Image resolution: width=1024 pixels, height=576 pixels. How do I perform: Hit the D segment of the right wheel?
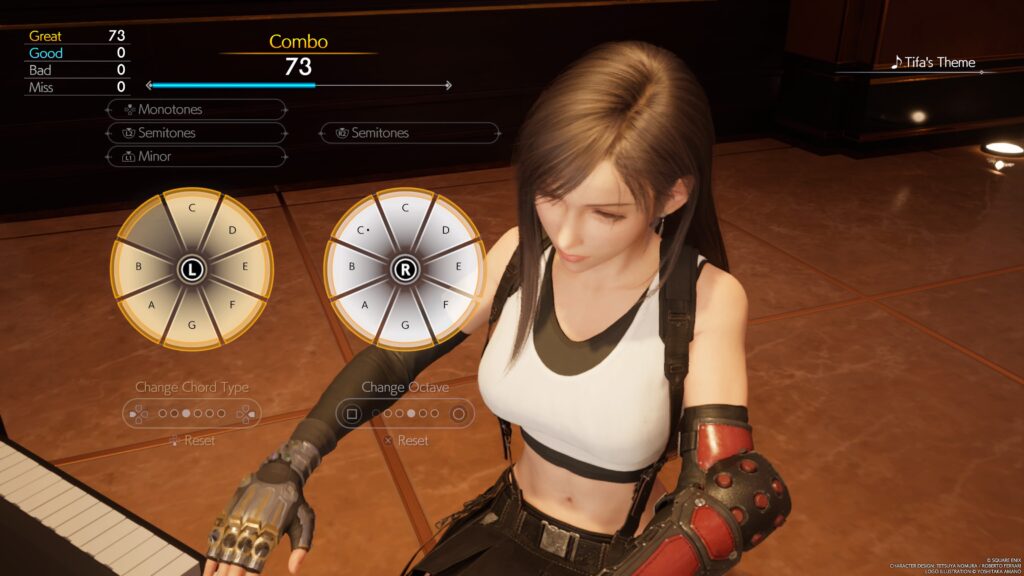click(x=445, y=231)
